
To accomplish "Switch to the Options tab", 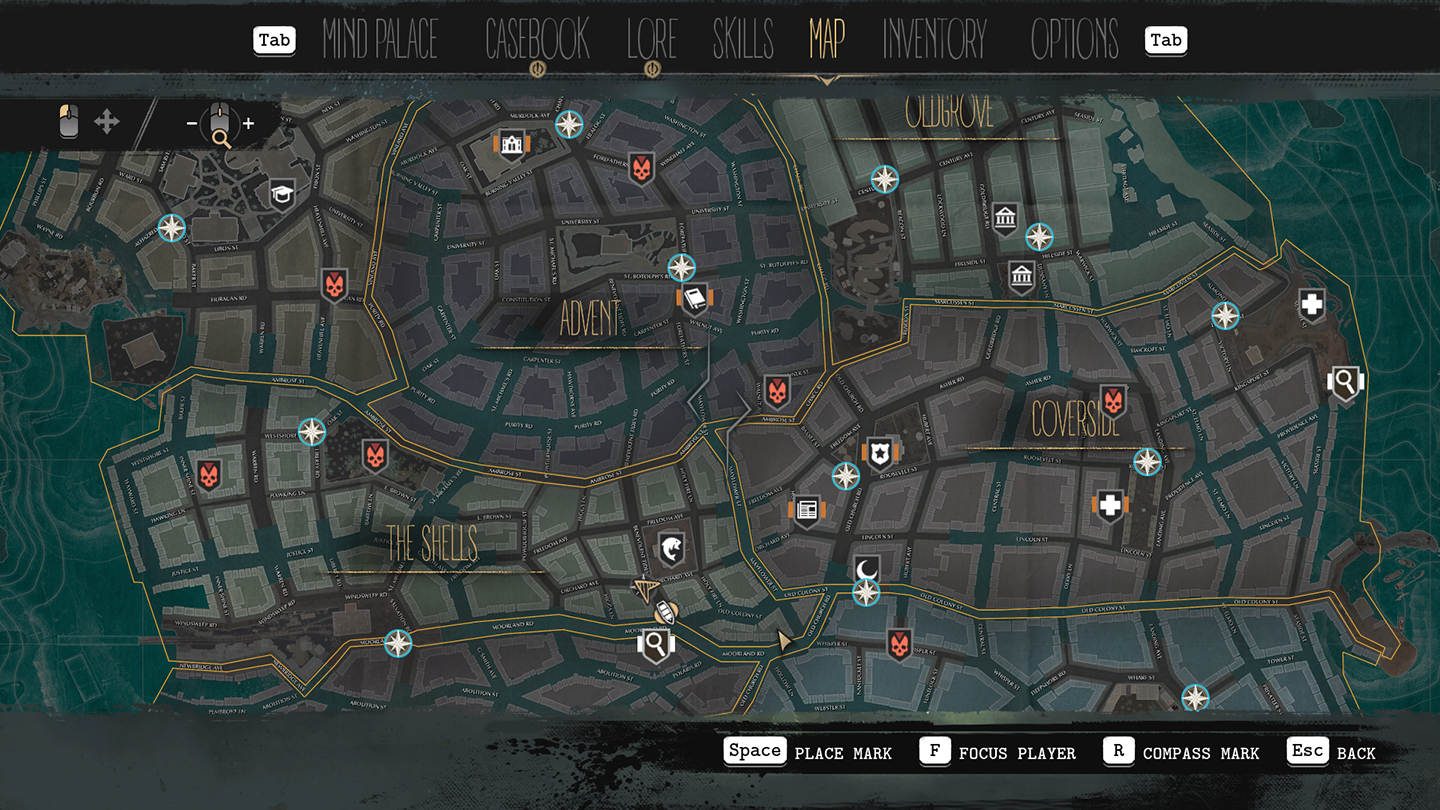I will 1075,40.
